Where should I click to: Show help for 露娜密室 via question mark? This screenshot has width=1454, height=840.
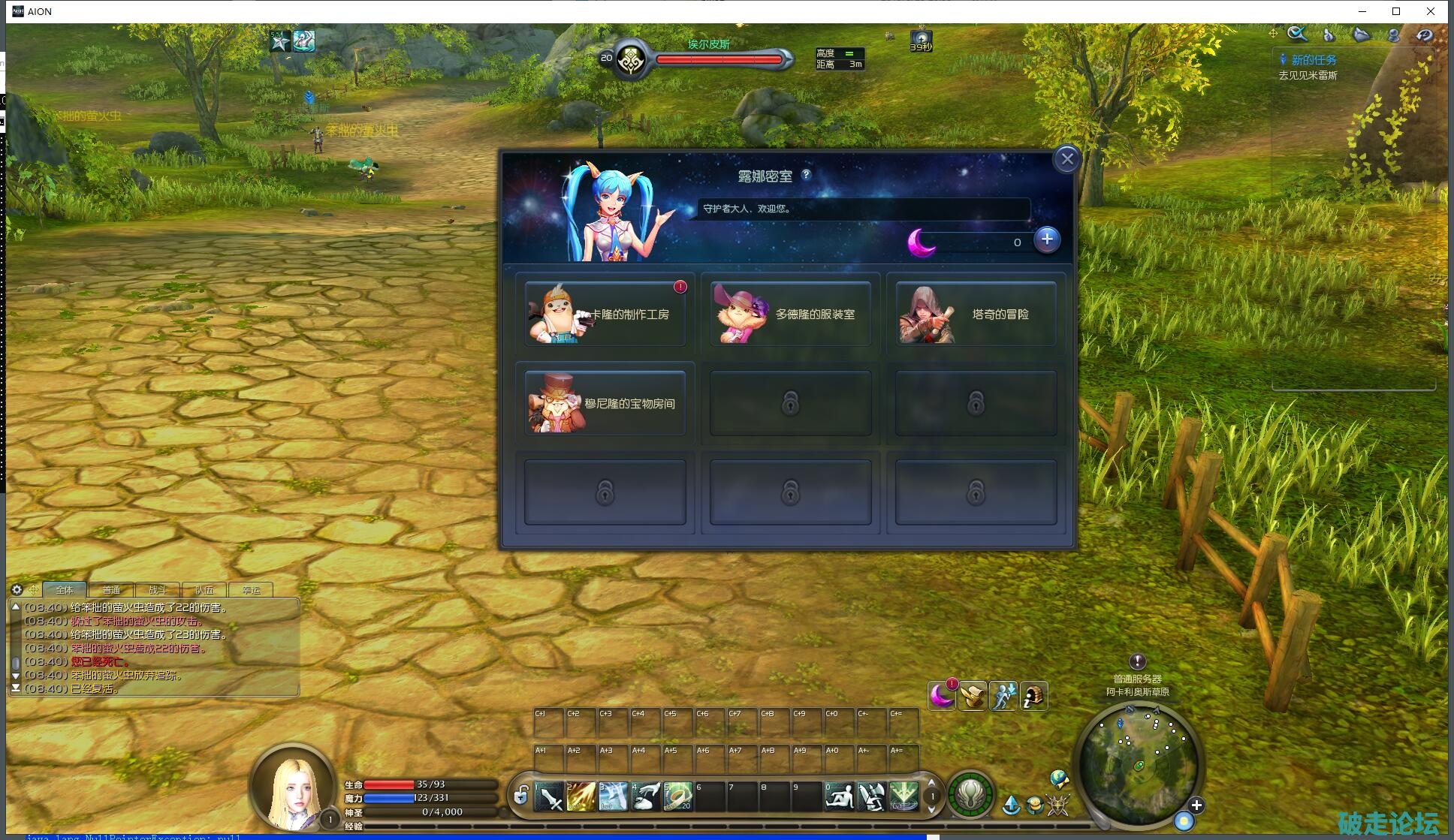coord(807,174)
